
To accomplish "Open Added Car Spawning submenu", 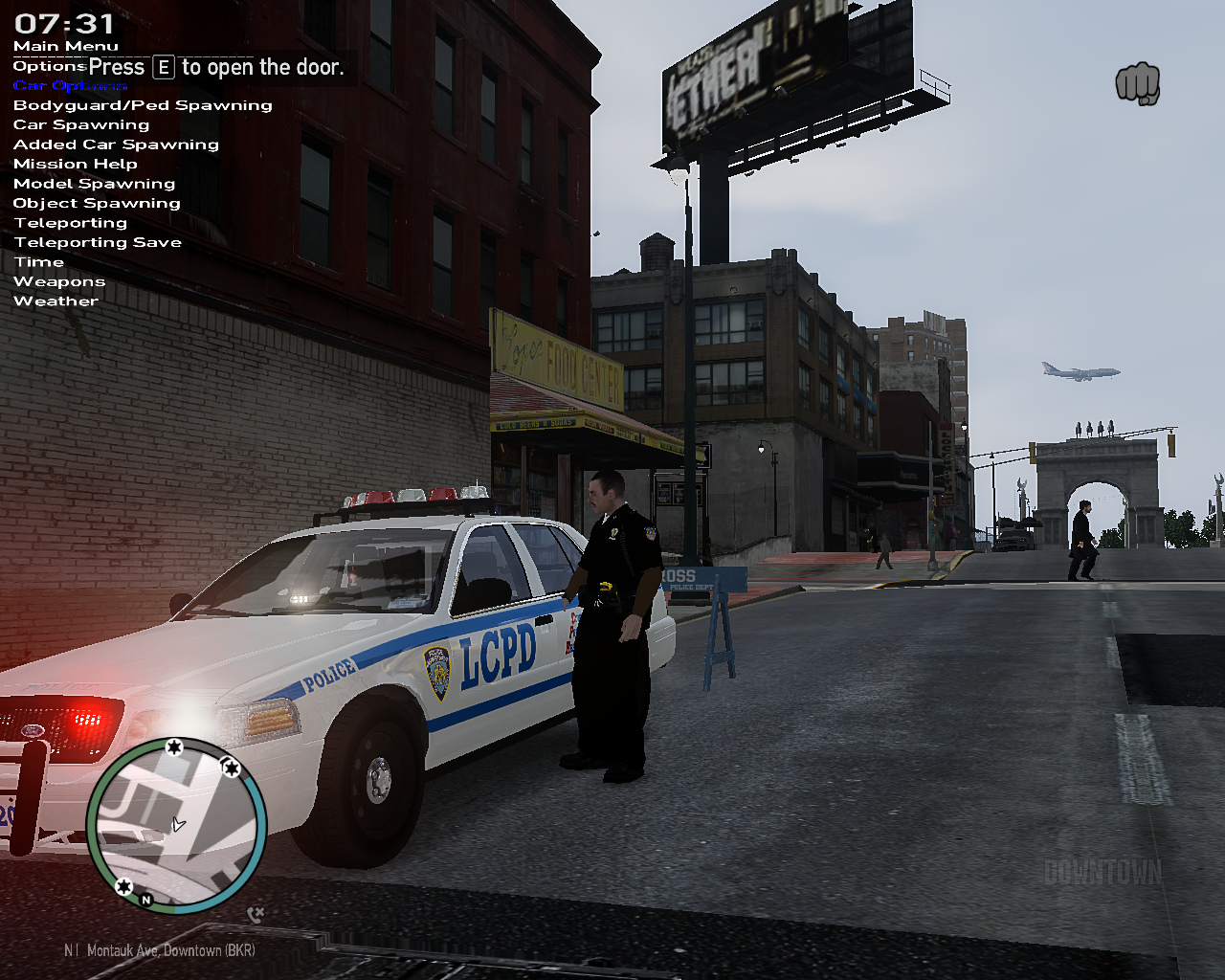I will pyautogui.click(x=116, y=145).
